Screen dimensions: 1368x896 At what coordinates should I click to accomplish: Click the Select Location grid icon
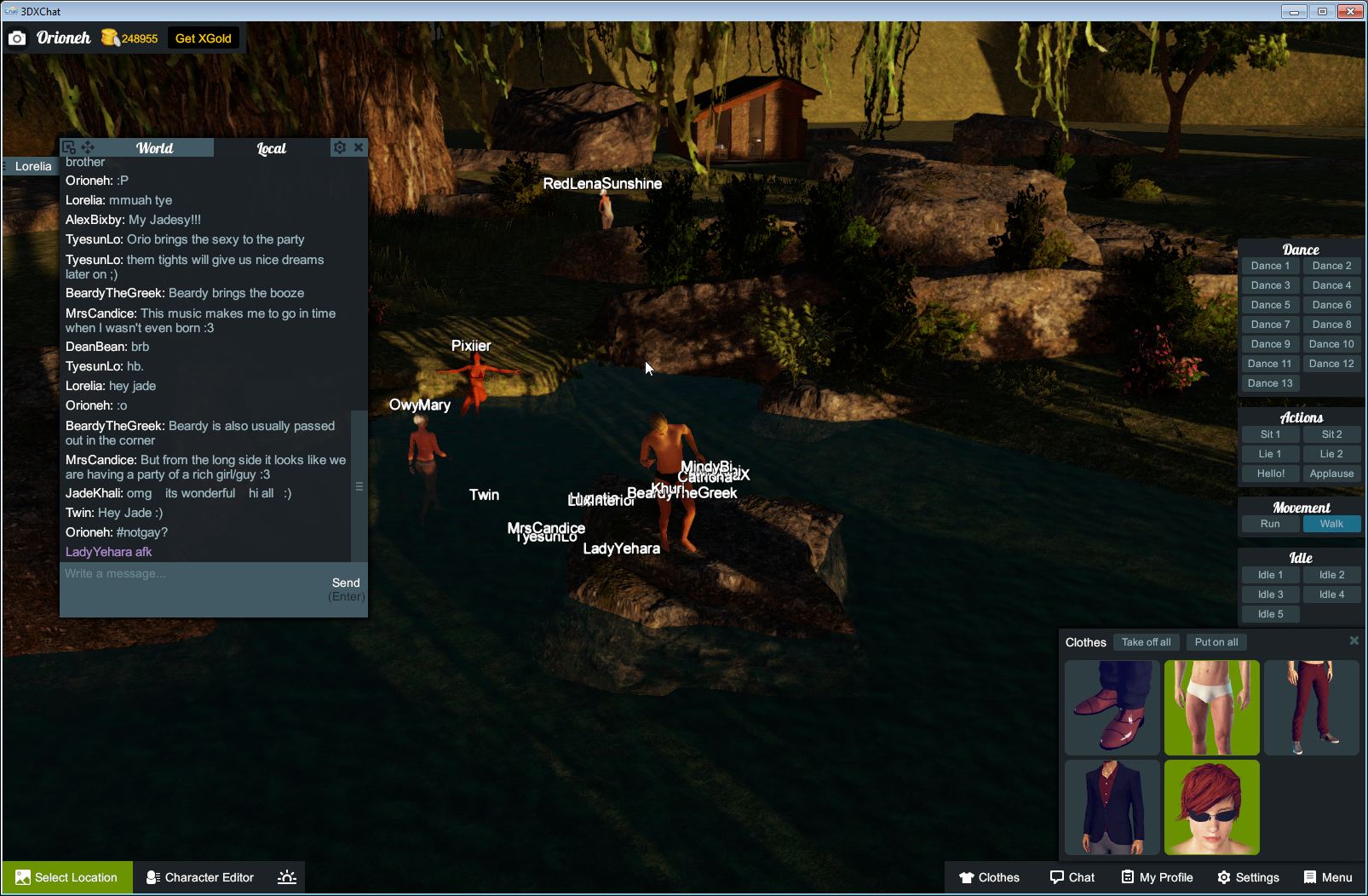click(x=25, y=877)
